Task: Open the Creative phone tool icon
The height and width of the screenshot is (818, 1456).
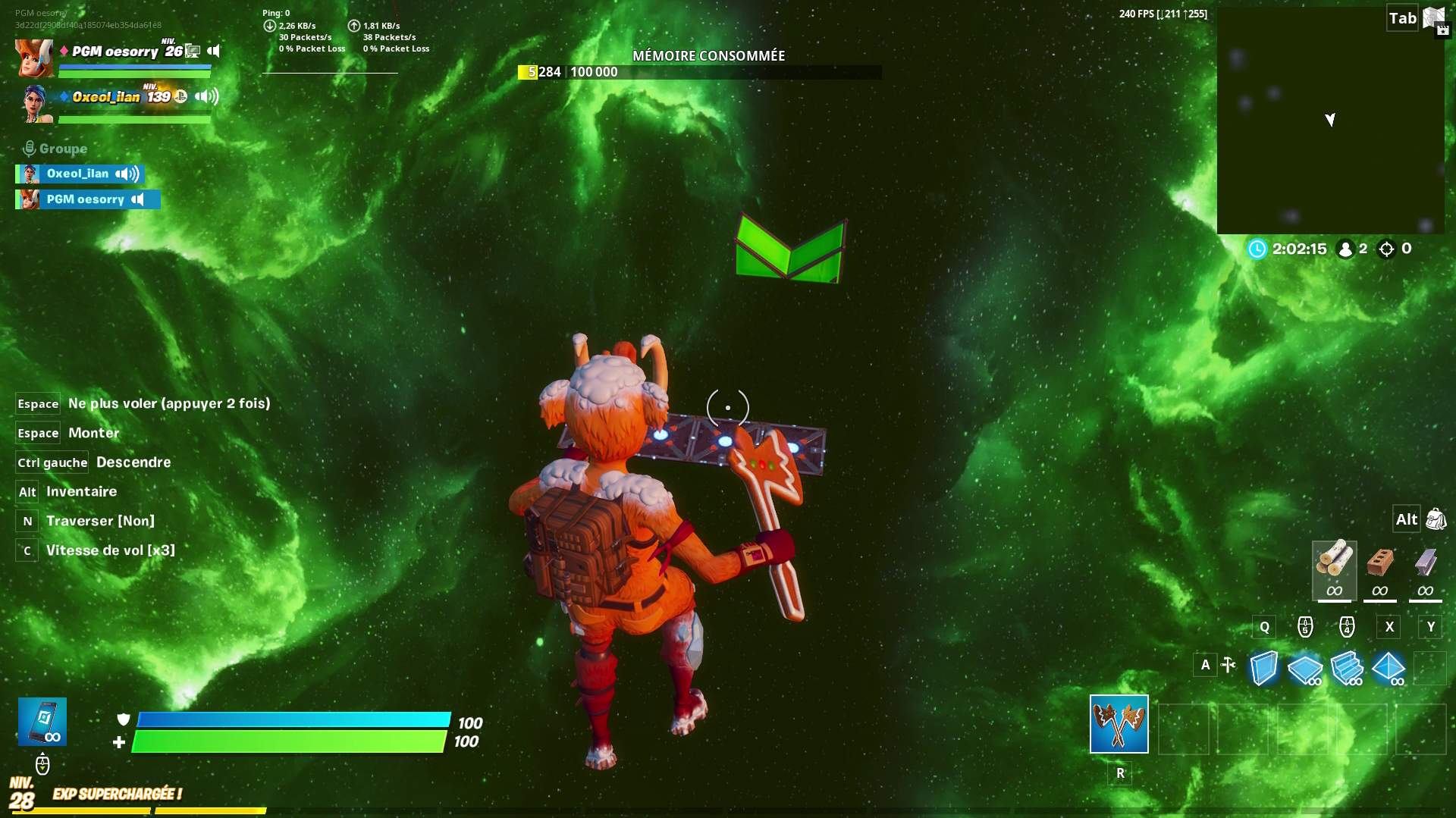Action: click(x=42, y=721)
